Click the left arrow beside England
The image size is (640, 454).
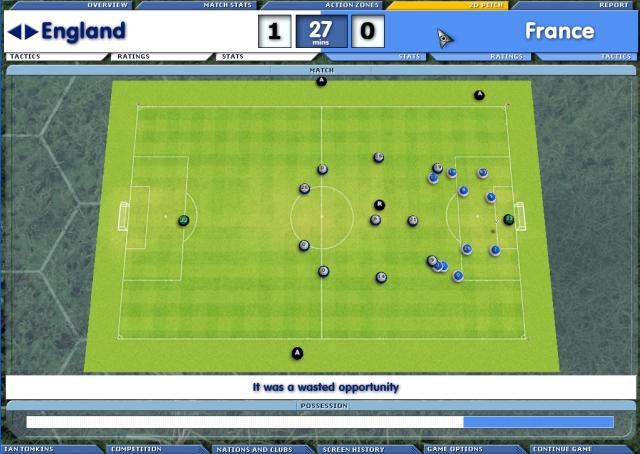pos(14,32)
